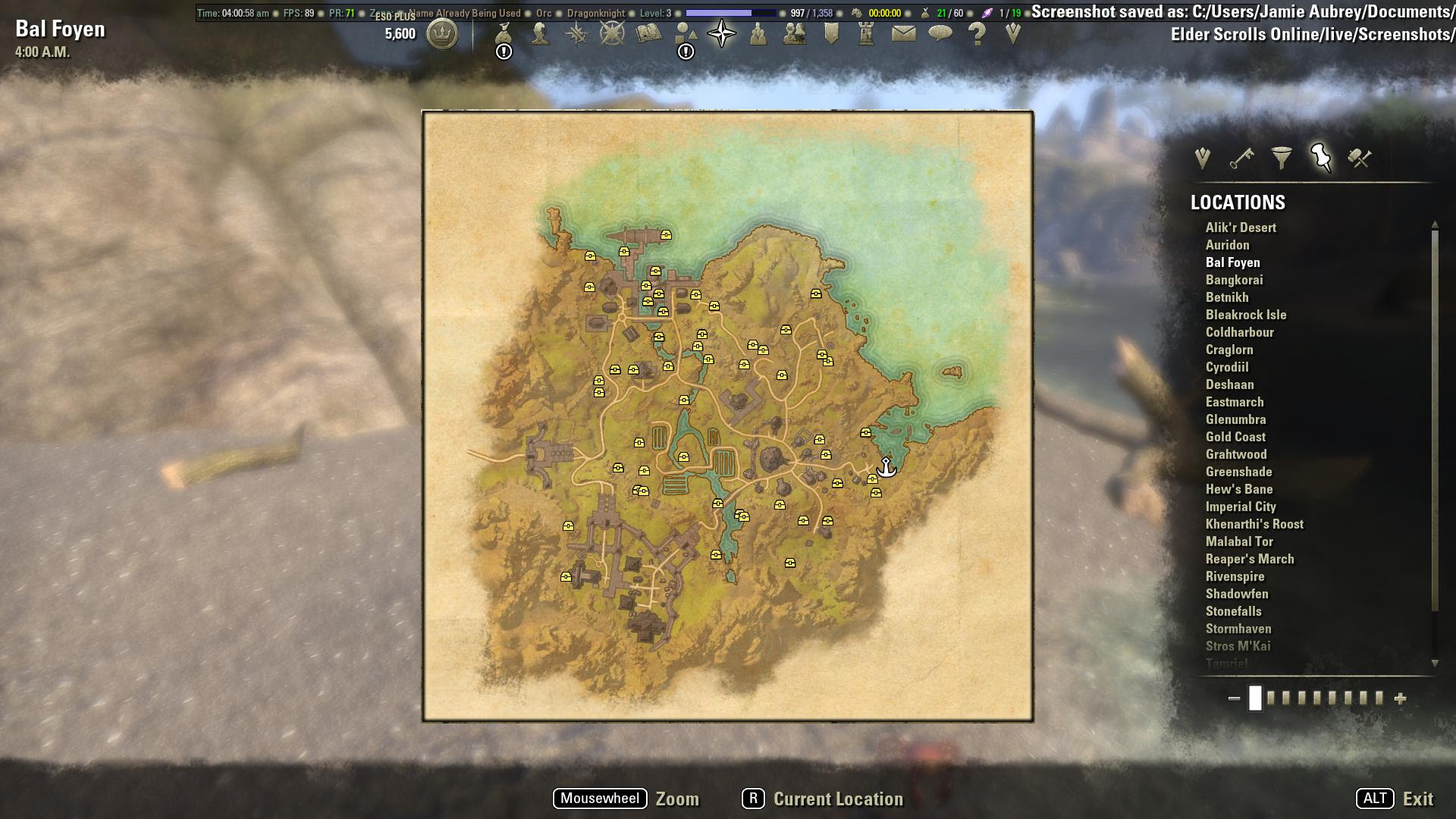This screenshot has width=1456, height=819.
Task: Open the Journal book icon
Action: 648,32
